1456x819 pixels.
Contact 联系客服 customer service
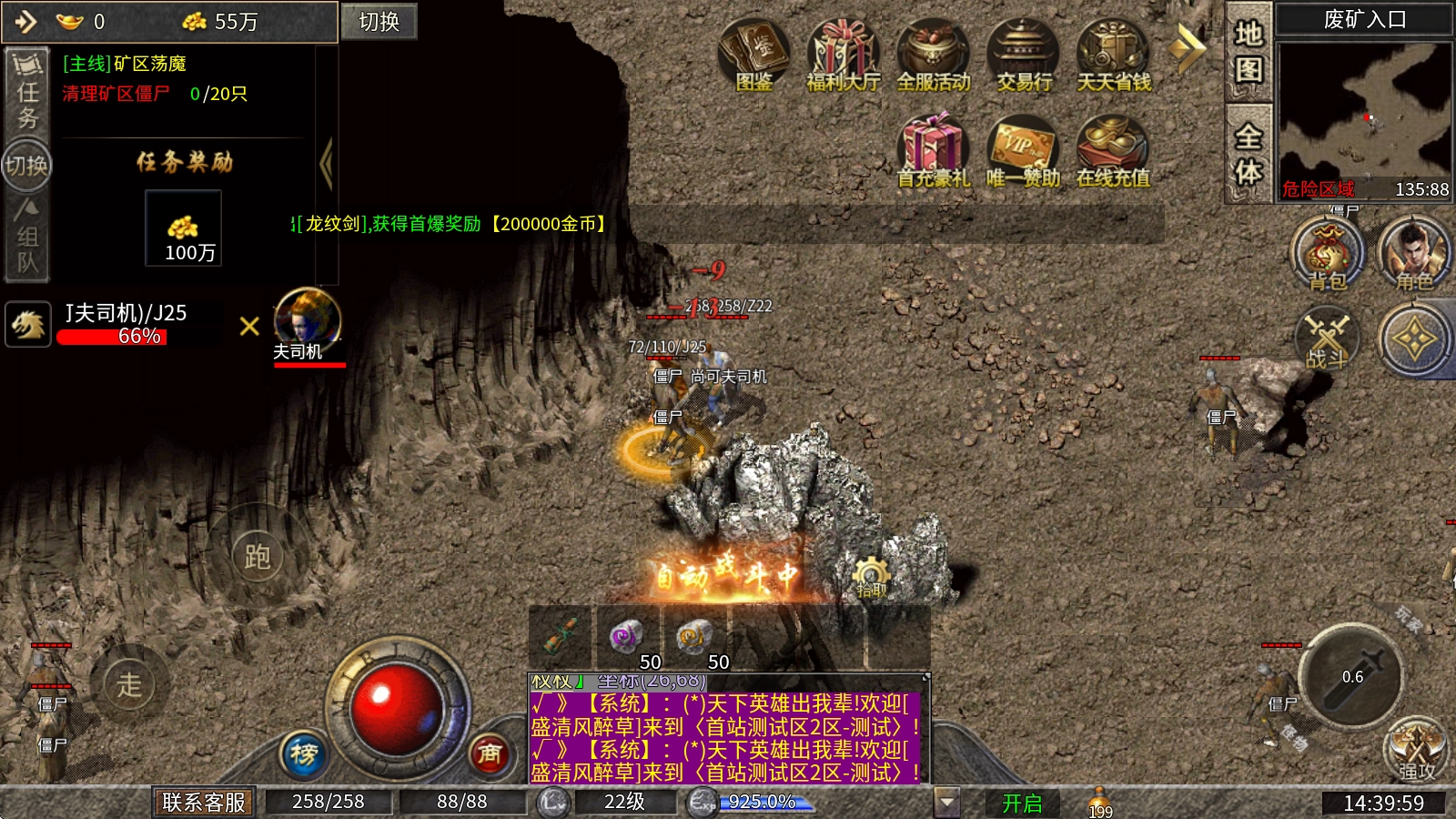pyautogui.click(x=204, y=802)
